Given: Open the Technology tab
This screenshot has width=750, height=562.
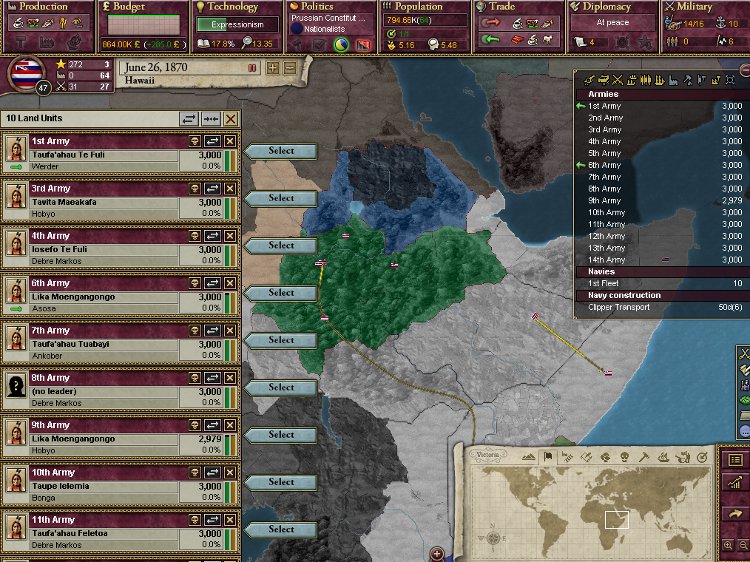Looking at the screenshot, I should coord(233,7).
